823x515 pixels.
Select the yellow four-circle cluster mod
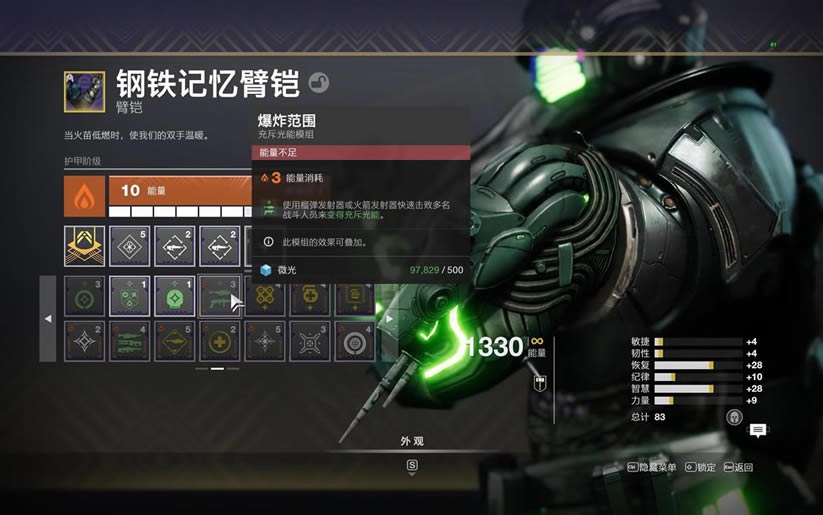pyautogui.click(x=264, y=297)
